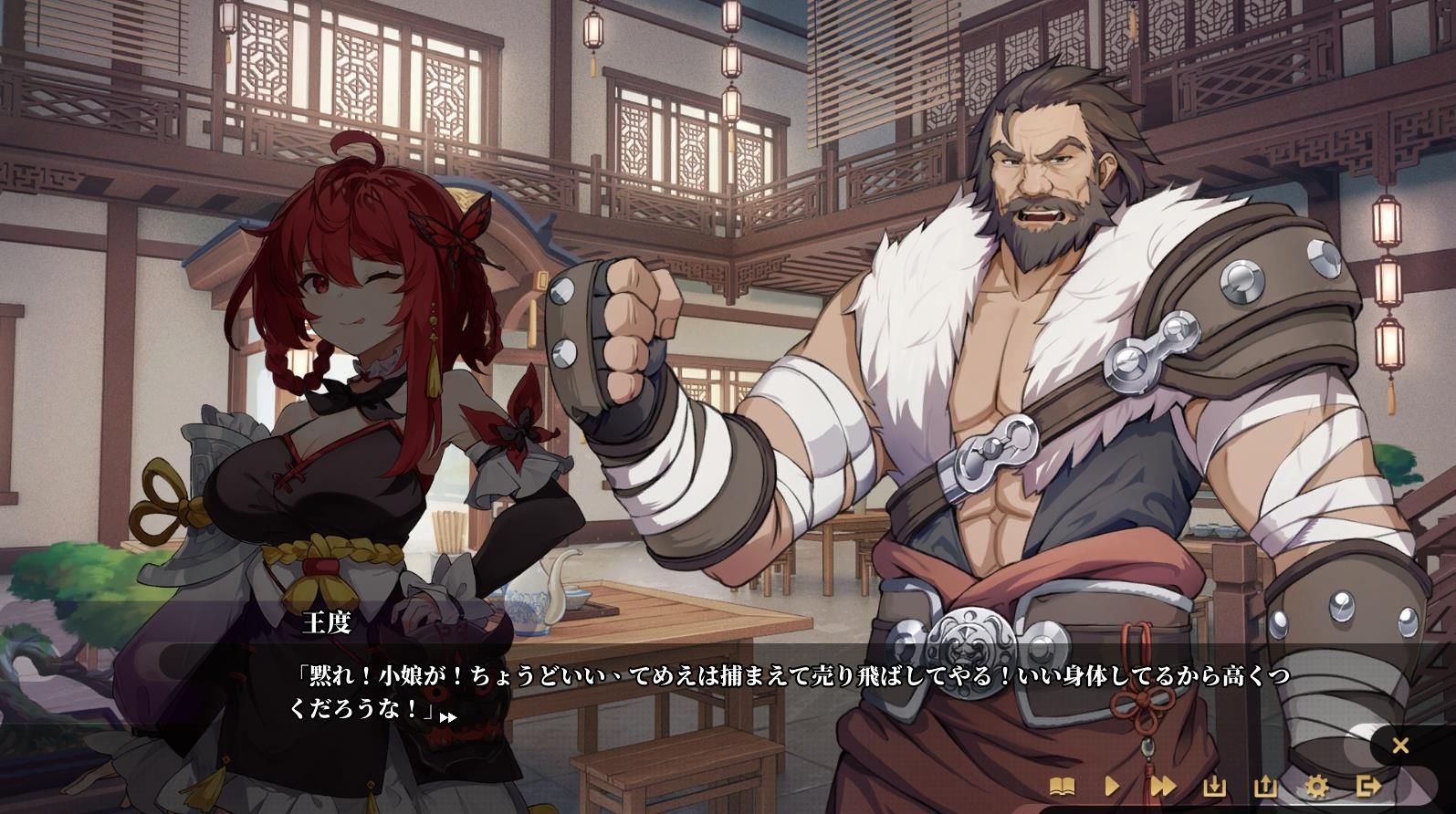Start auto-play with the single arrow
Viewport: 1456px width, 814px height.
coord(1112,786)
